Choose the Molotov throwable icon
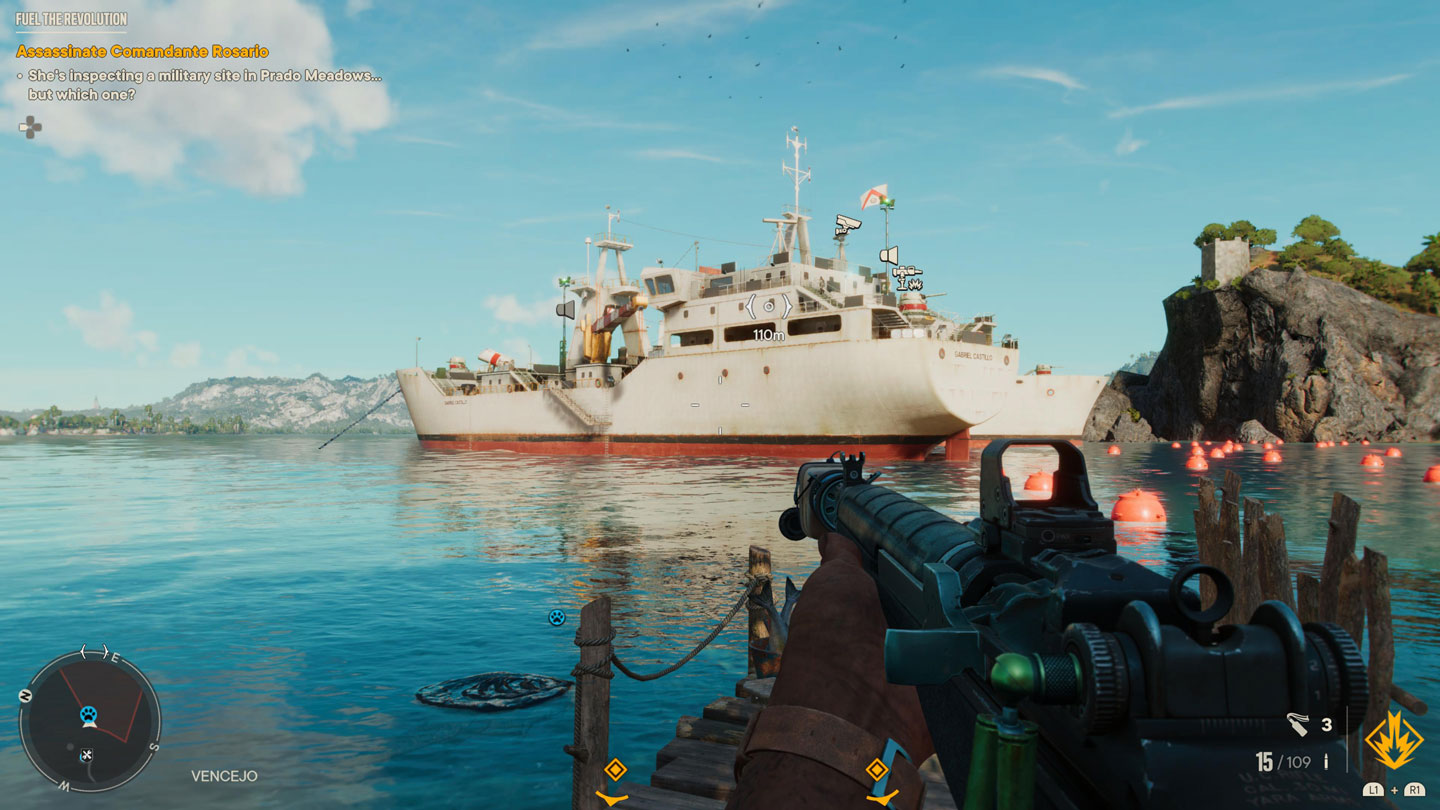The width and height of the screenshot is (1440, 810). [1298, 723]
